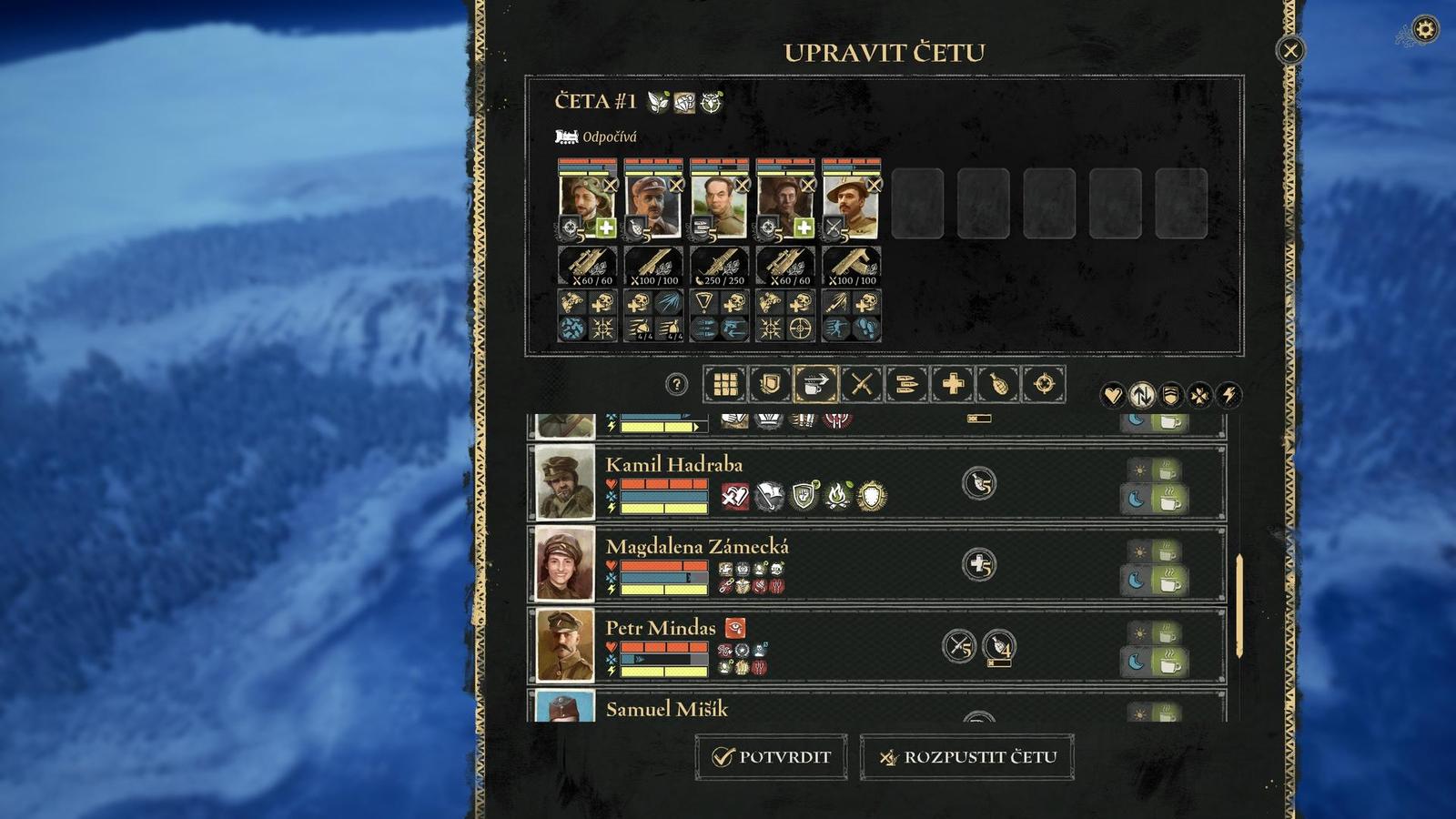1456x819 pixels.
Task: Filter by the crossed rifles role
Action: tap(862, 385)
